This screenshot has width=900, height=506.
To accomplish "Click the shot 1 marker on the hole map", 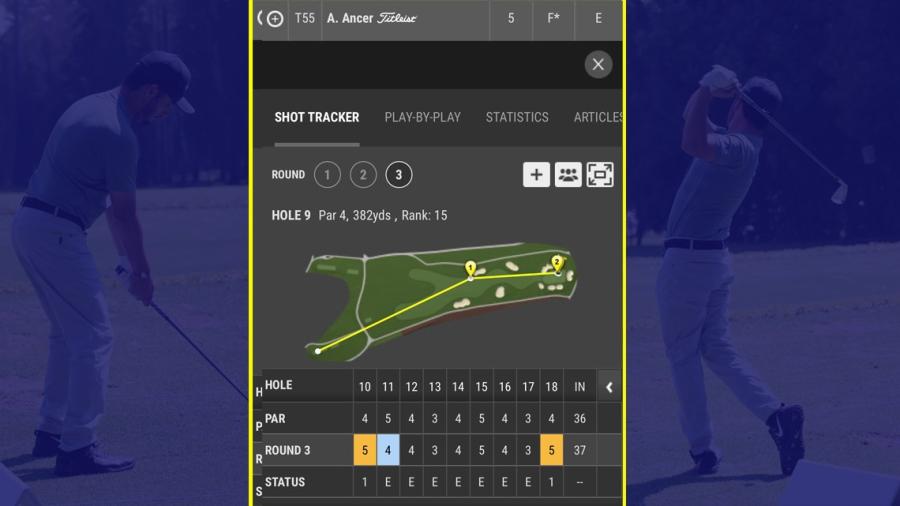I will click(x=470, y=268).
